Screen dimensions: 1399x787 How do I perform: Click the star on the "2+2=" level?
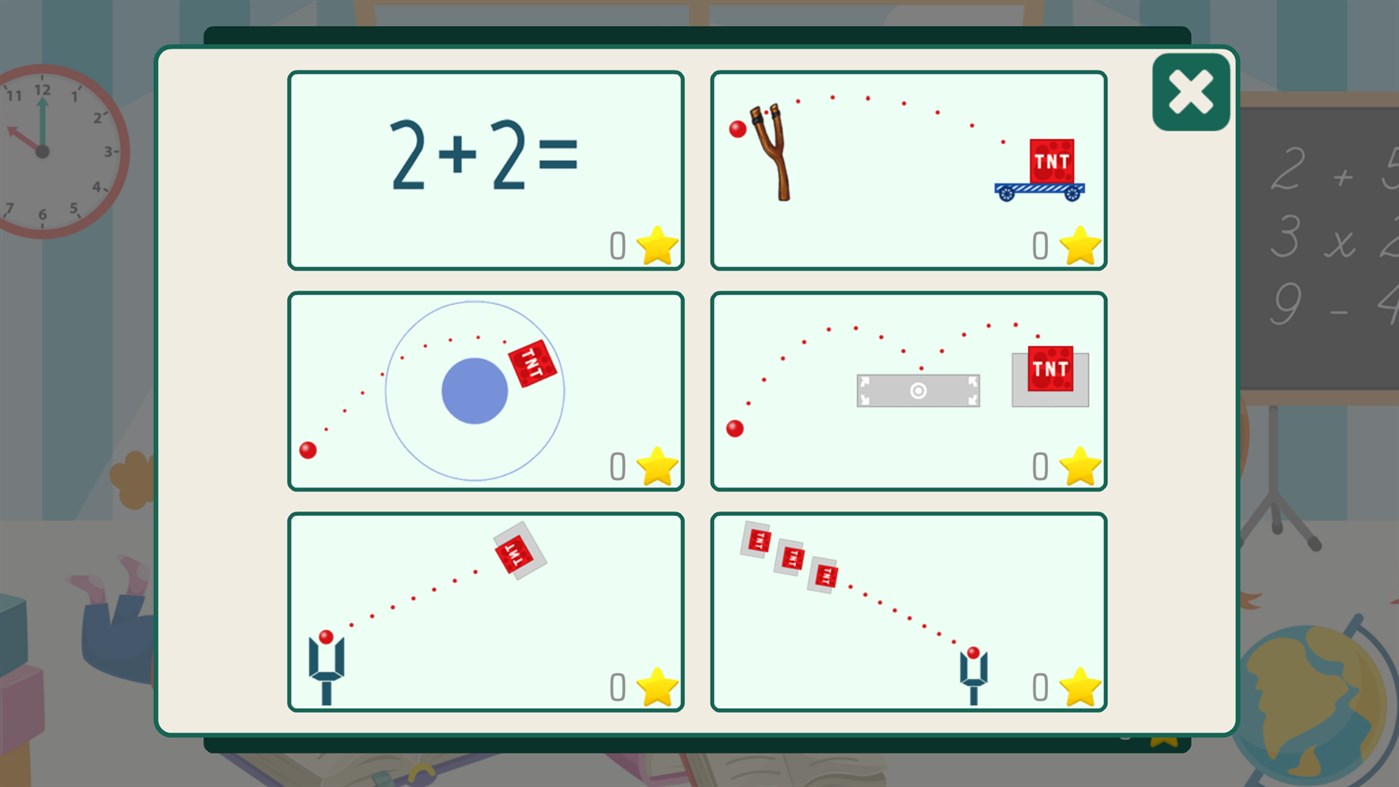[x=655, y=243]
